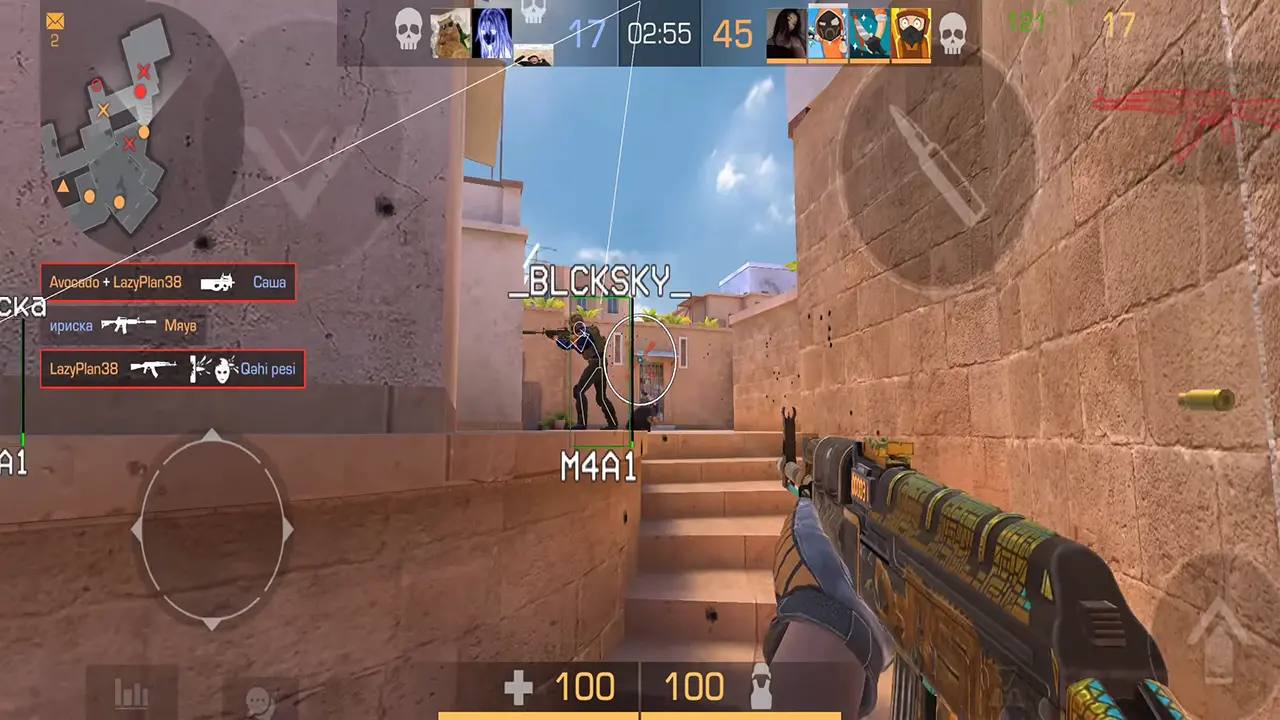Viewport: 1280px width, 720px height.
Task: Open the mail envelope icon
Action: (x=55, y=21)
